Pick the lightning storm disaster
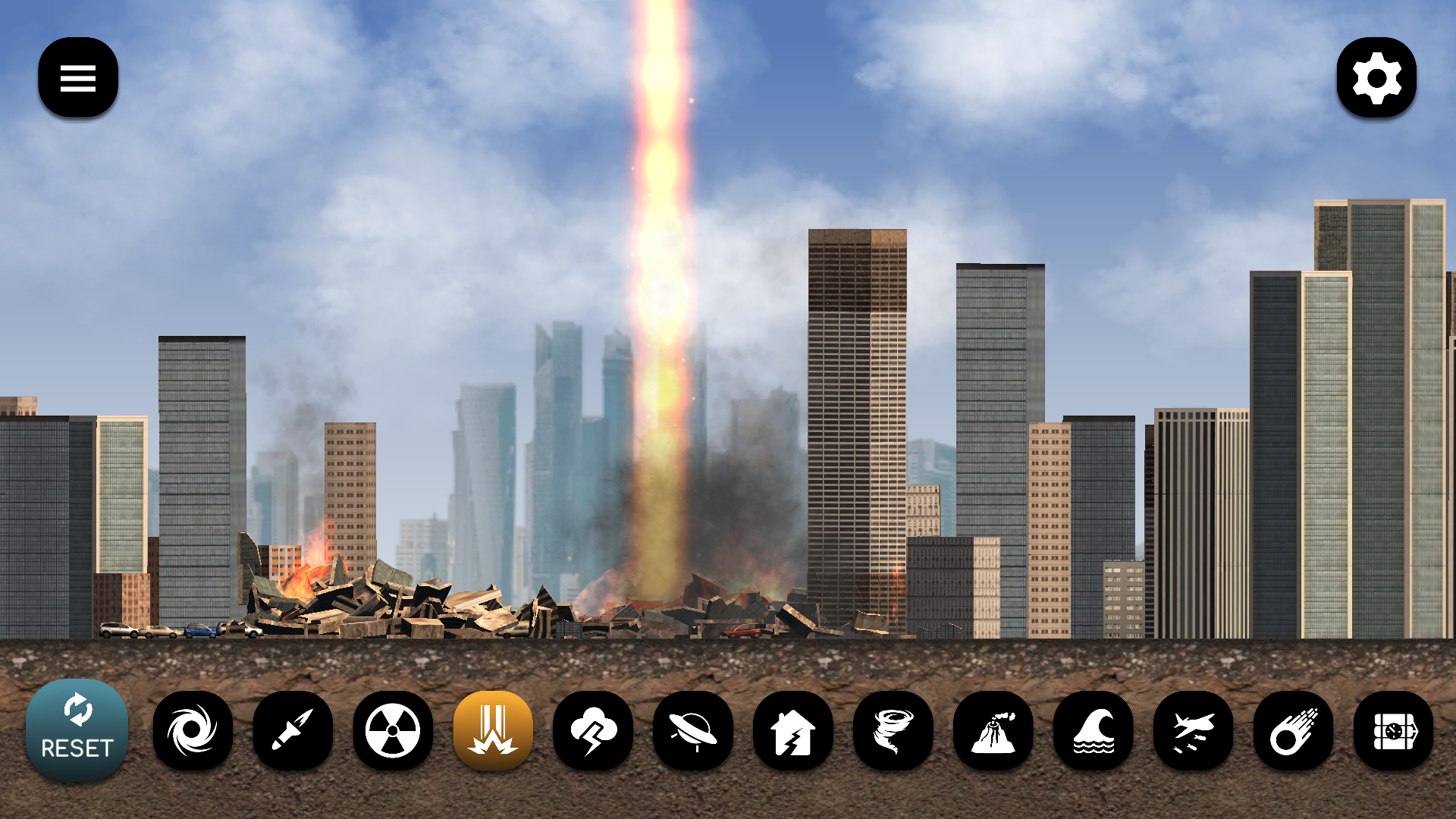 tap(594, 730)
